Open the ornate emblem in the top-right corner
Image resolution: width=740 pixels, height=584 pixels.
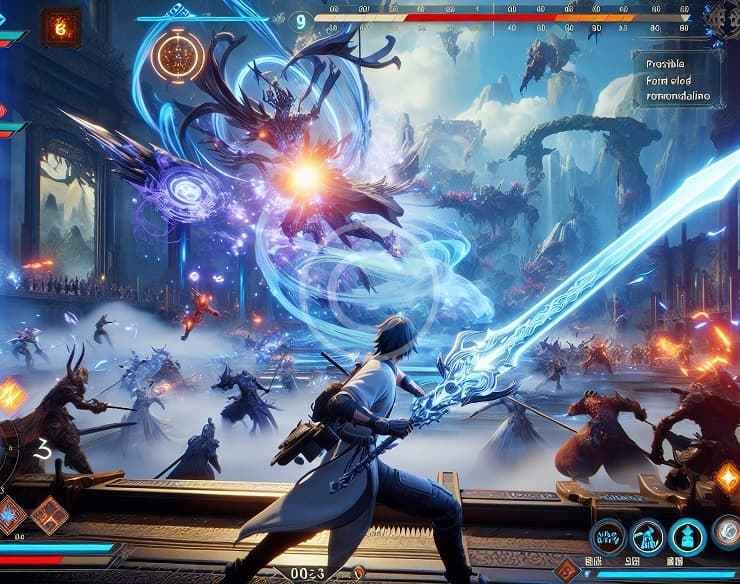tap(720, 20)
